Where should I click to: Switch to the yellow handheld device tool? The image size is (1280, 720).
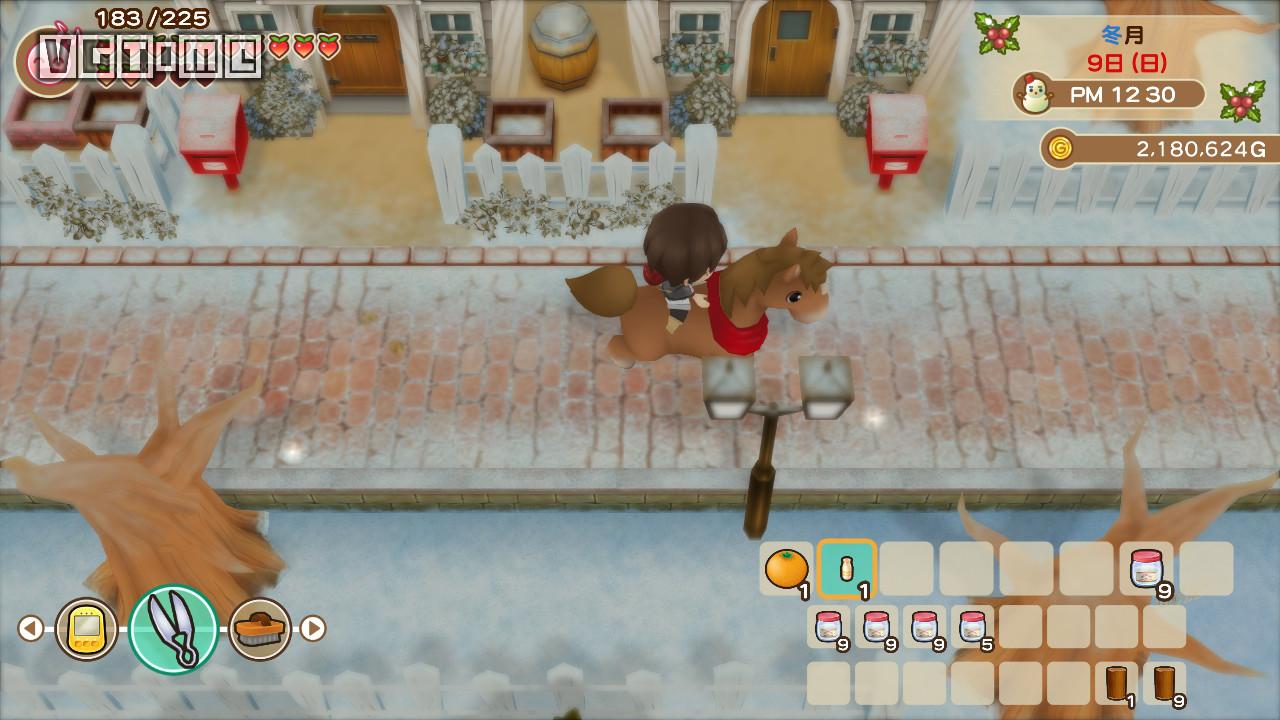86,629
